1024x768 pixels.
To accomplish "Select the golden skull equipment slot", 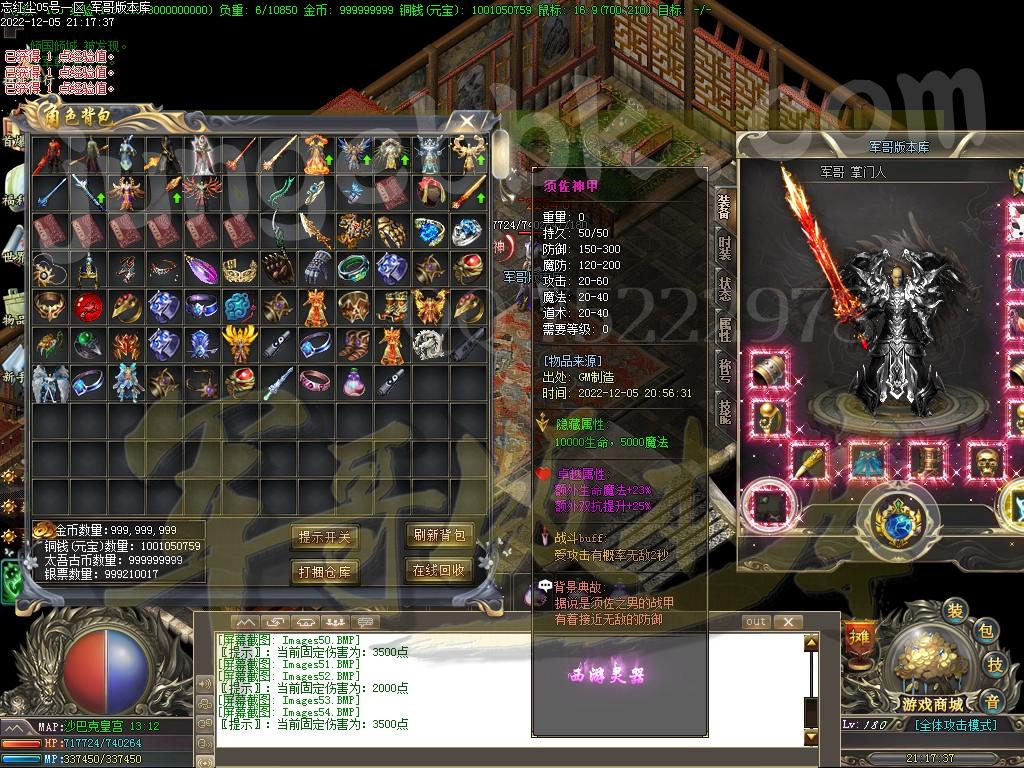I will (988, 462).
